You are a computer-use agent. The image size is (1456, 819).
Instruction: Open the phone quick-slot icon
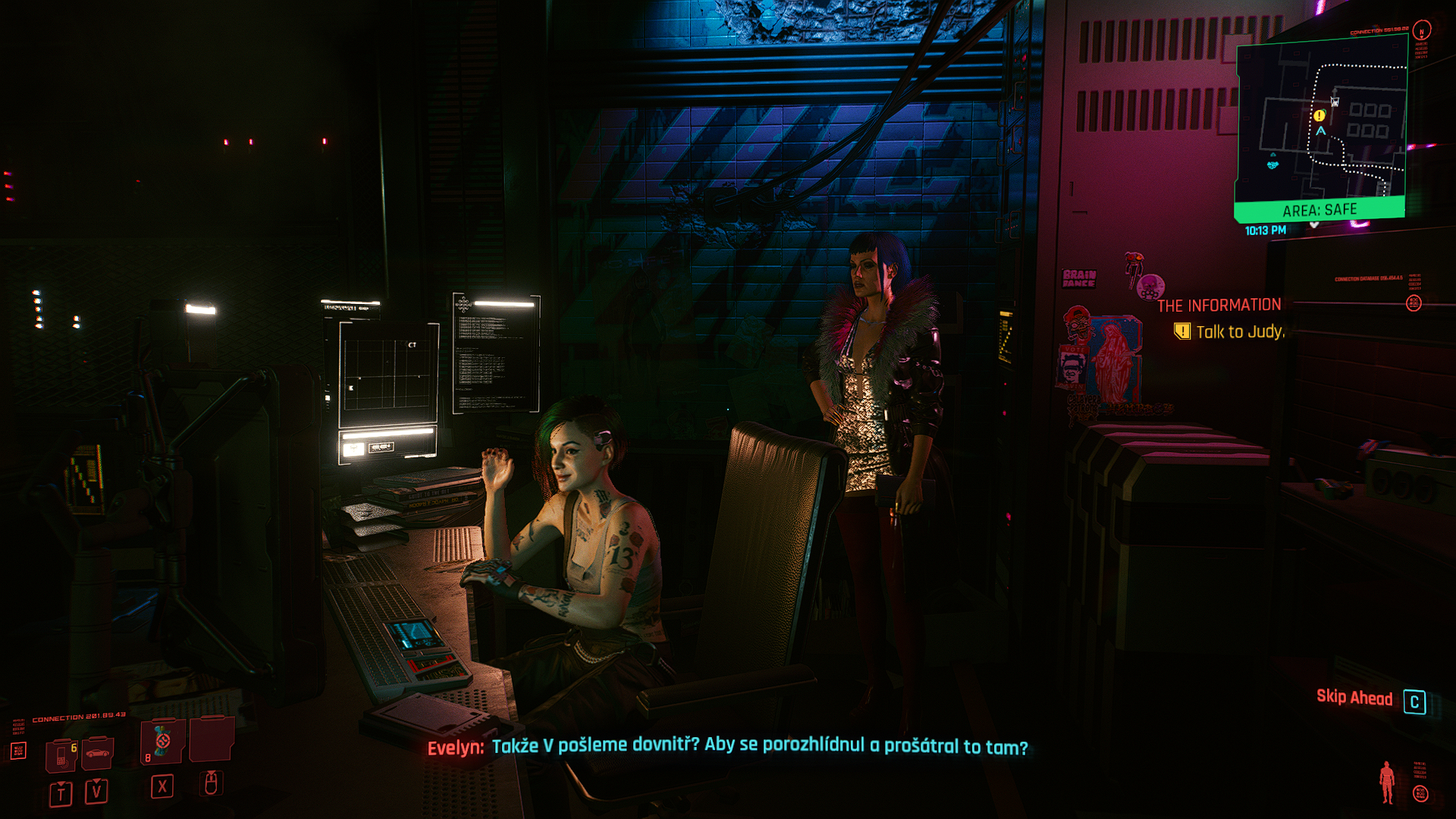(61, 755)
